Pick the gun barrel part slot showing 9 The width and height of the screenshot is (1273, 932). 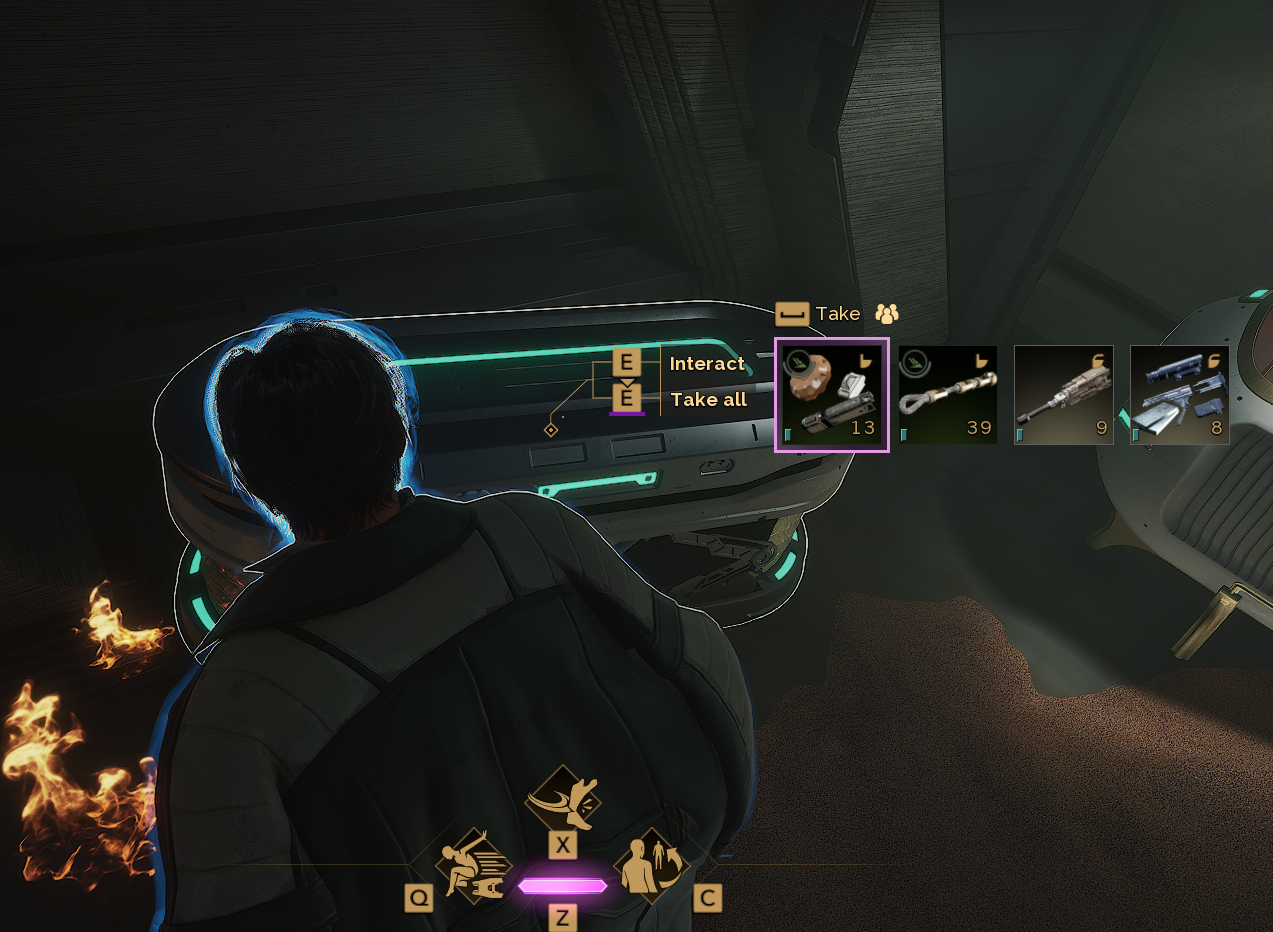[x=1063, y=395]
